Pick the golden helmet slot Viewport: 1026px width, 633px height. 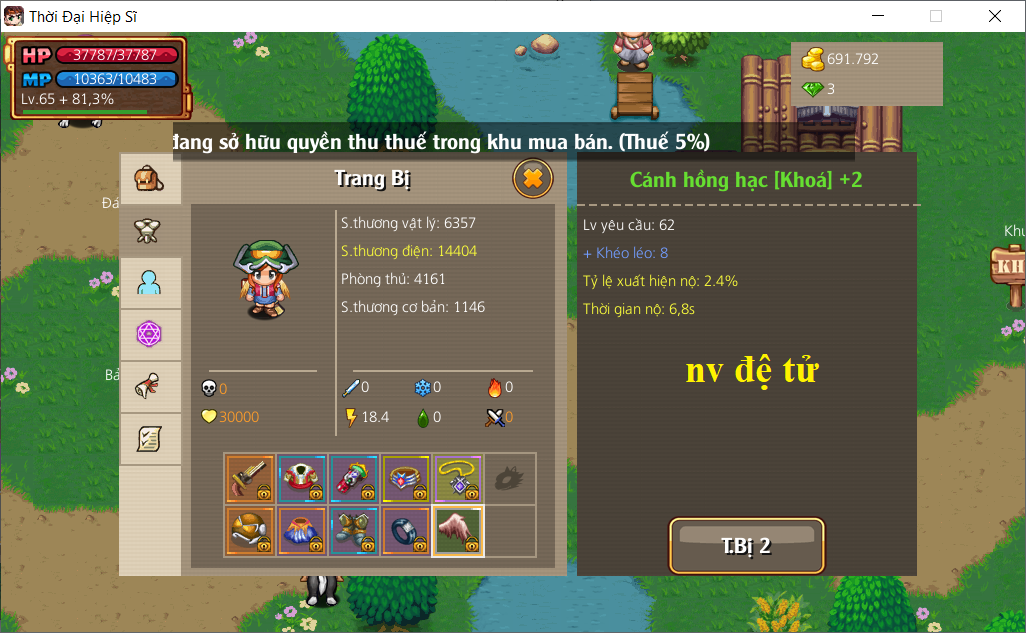coord(250,531)
